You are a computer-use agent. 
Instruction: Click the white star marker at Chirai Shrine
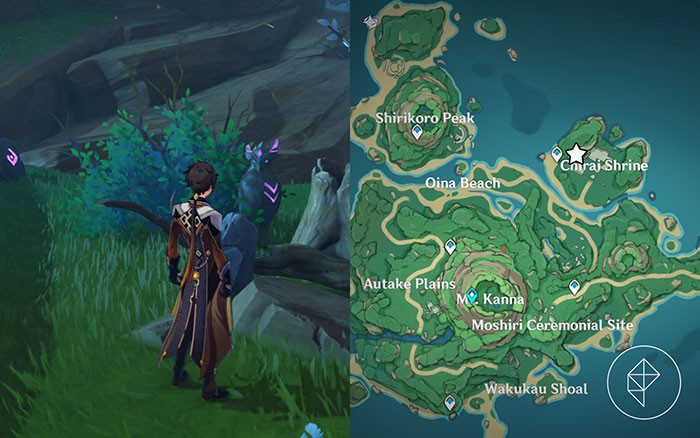click(x=576, y=154)
